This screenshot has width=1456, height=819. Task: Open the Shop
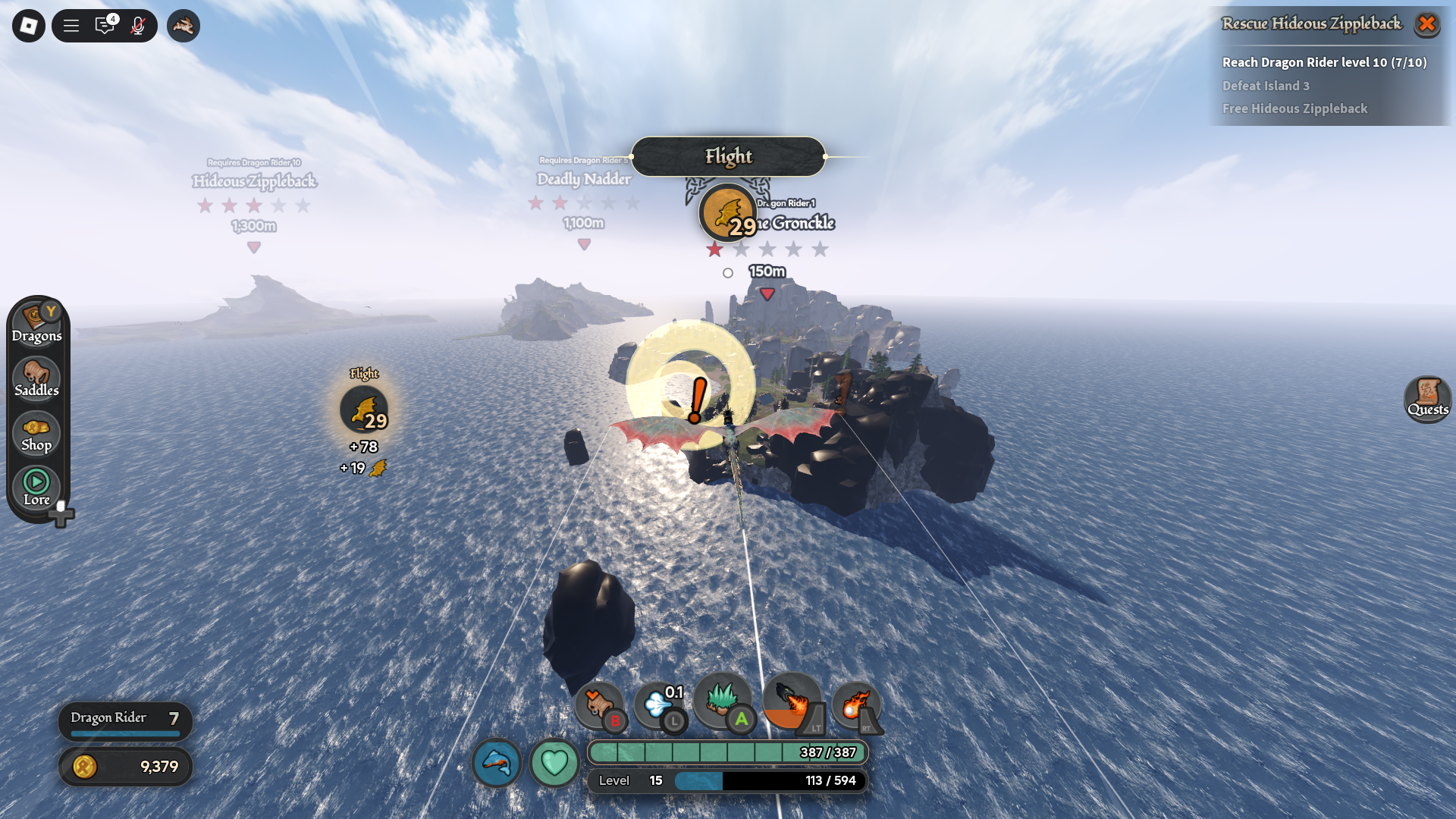pos(36,435)
